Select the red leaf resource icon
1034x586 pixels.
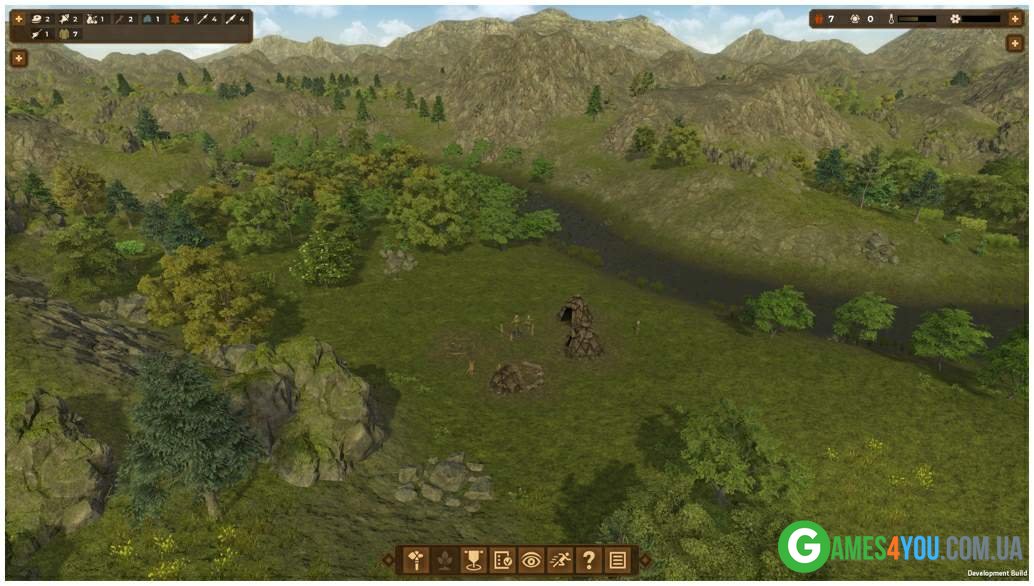174,19
